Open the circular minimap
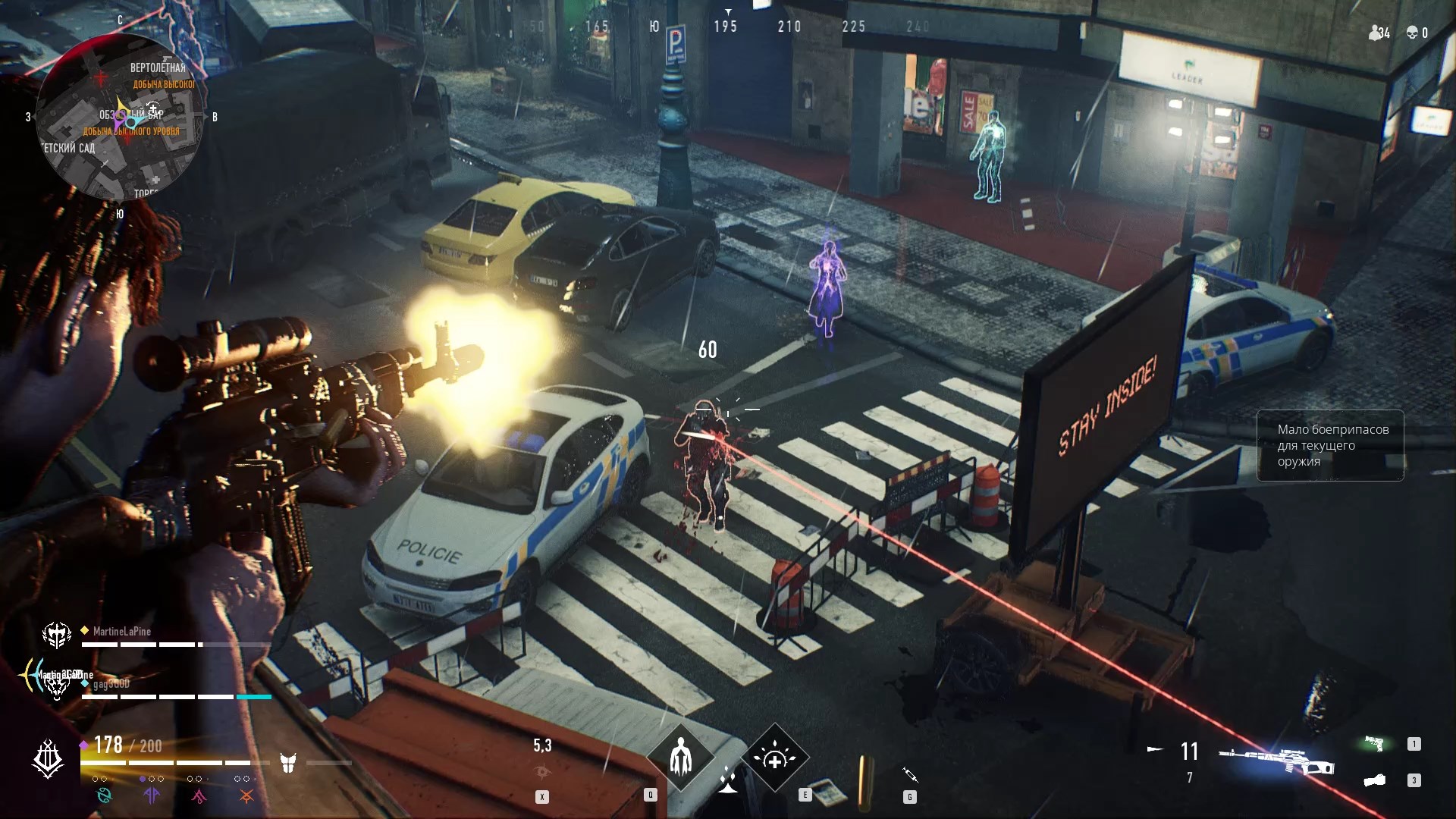Viewport: 1456px width, 819px height. [120, 118]
